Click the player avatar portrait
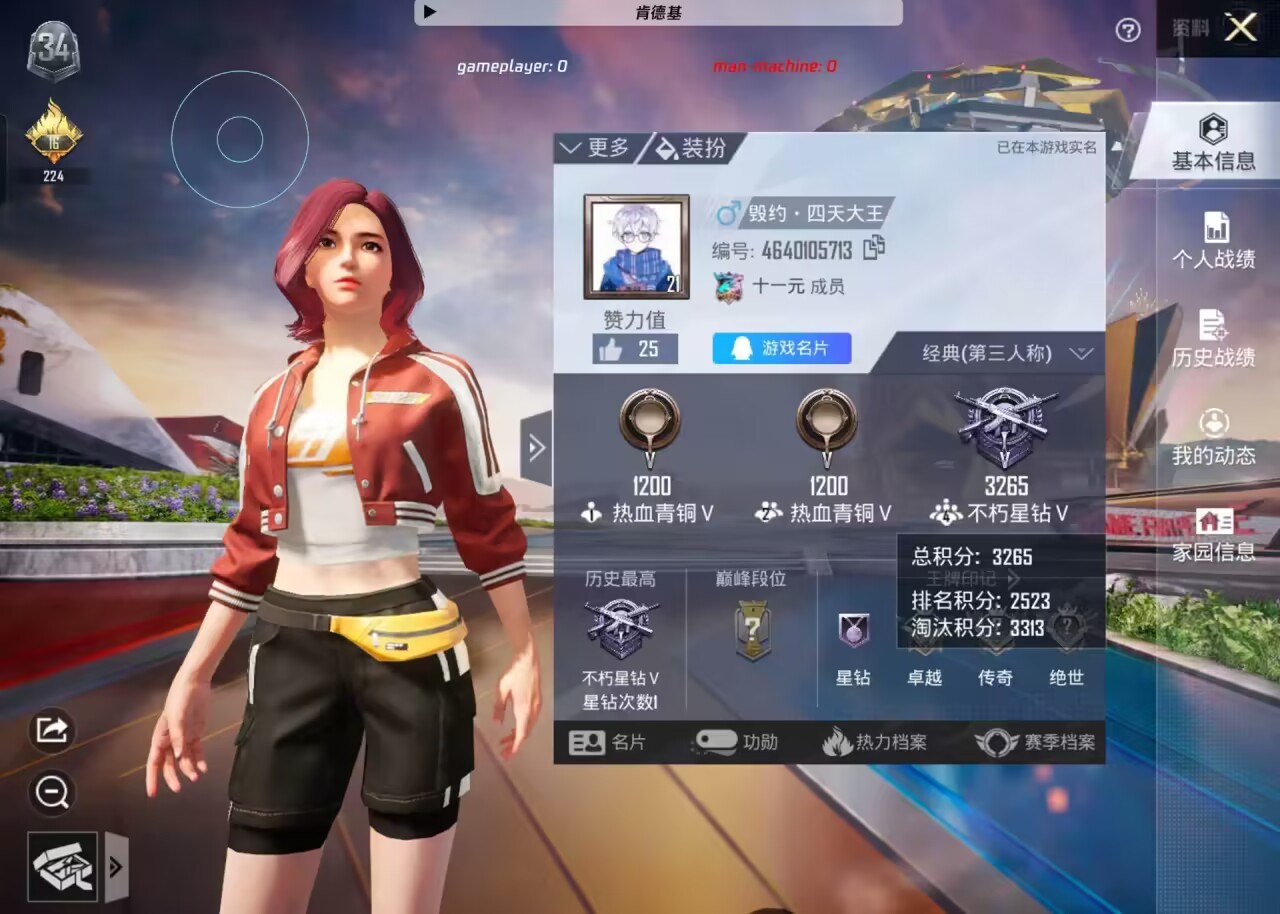 (636, 247)
